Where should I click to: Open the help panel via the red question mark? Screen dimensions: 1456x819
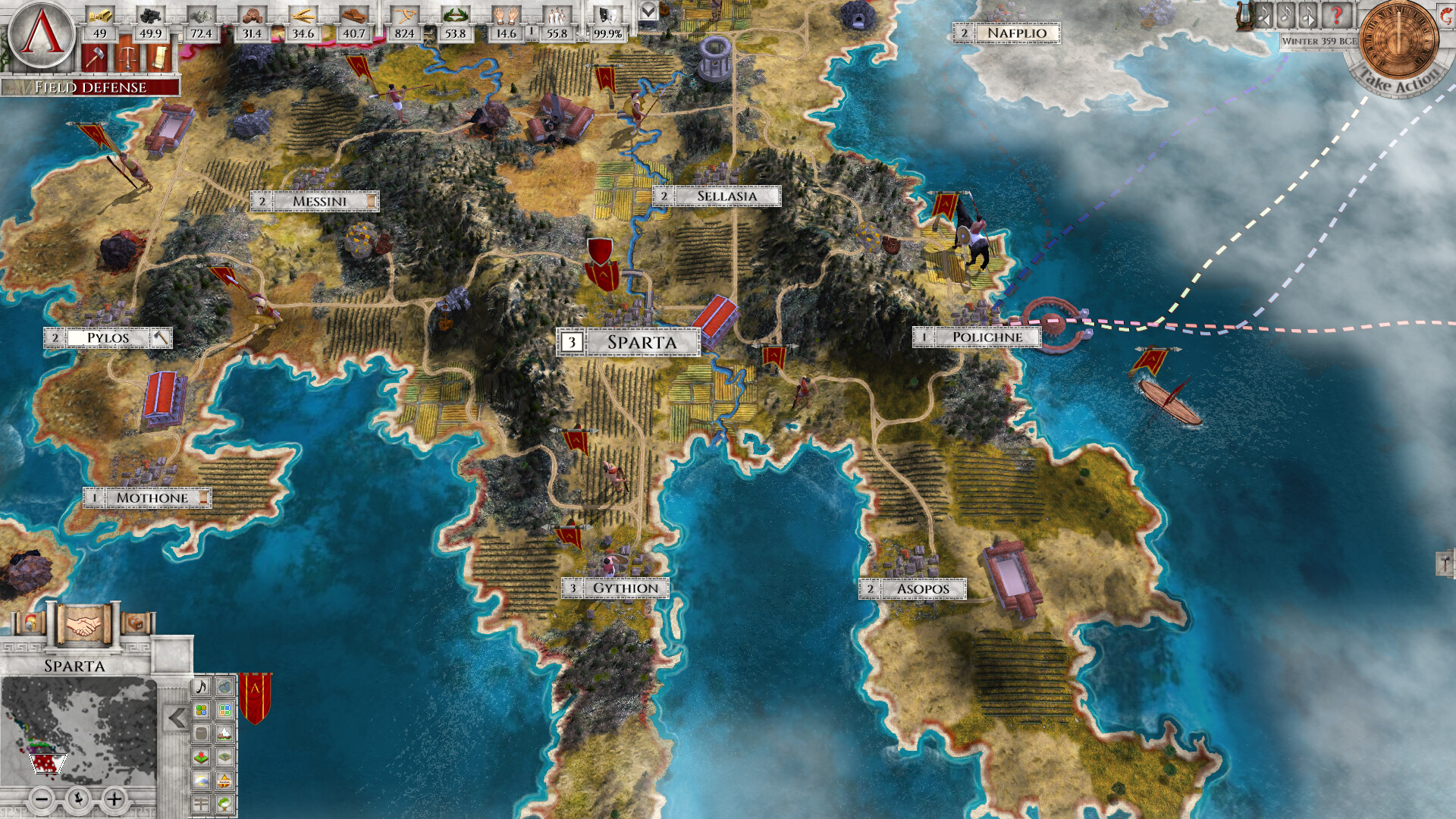pyautogui.click(x=1335, y=15)
